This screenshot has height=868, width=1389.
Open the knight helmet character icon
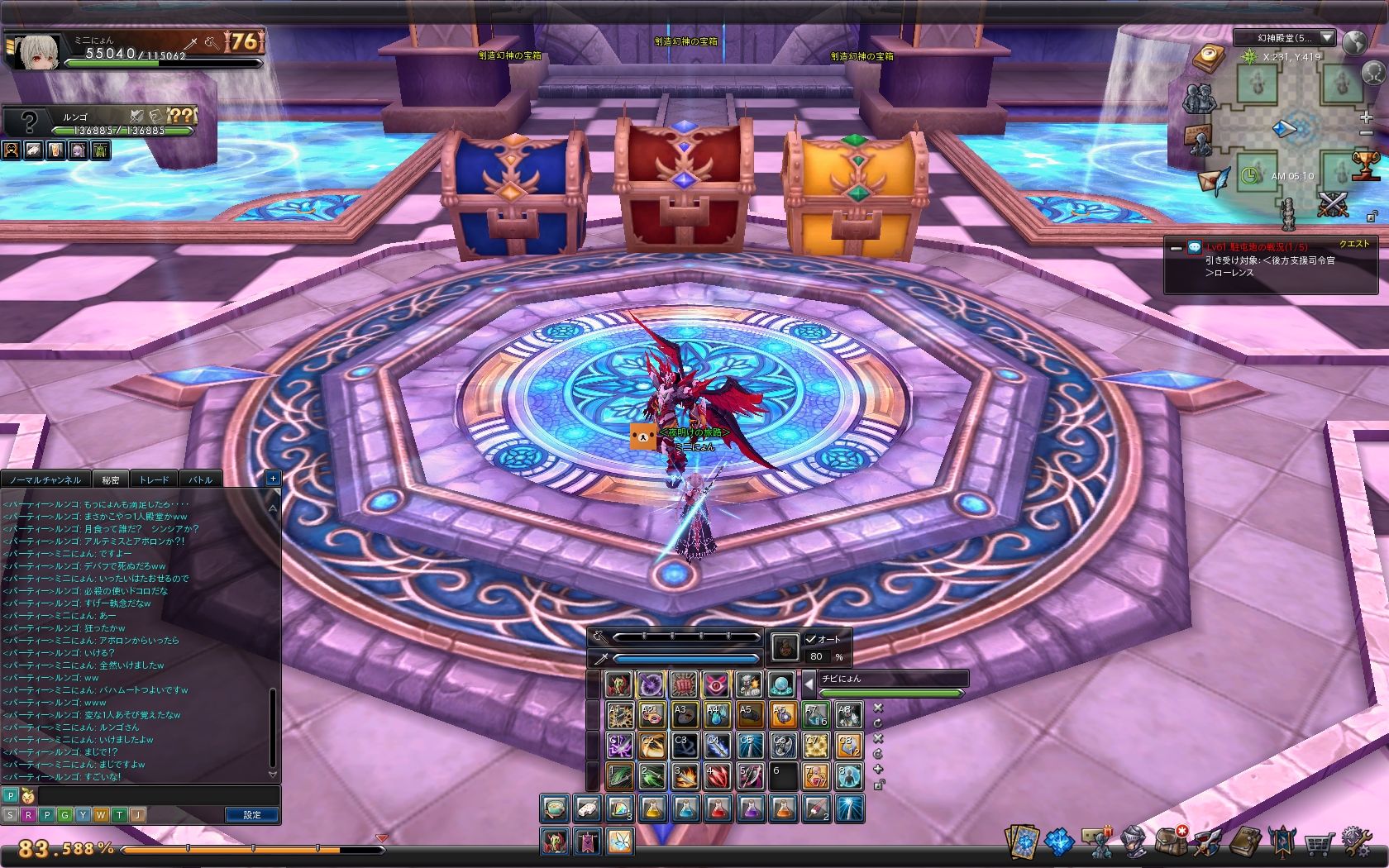coord(1134,842)
